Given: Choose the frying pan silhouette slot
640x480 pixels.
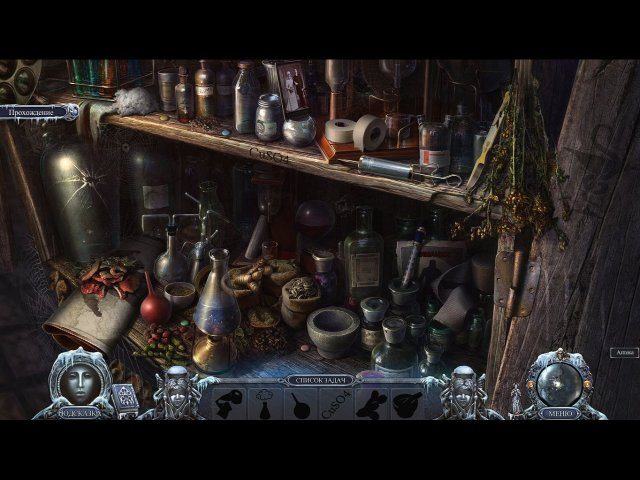Looking at the screenshot, I should click(301, 403).
